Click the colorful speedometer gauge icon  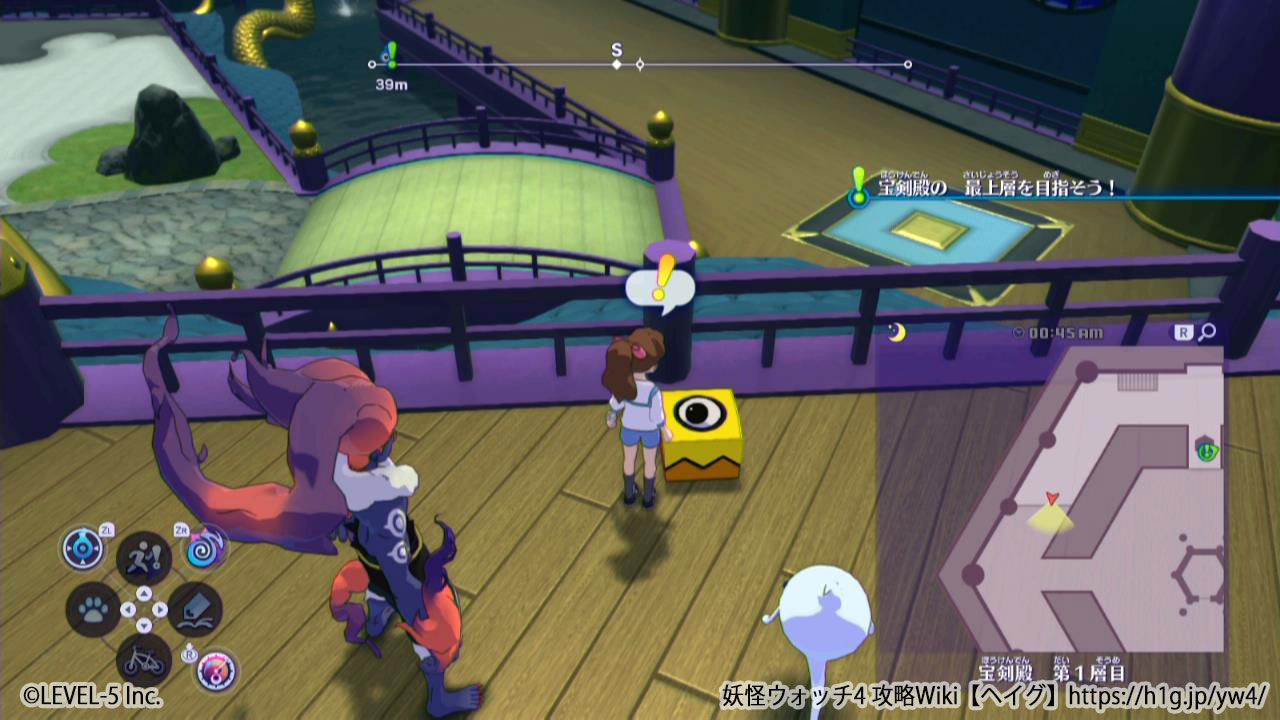215,669
